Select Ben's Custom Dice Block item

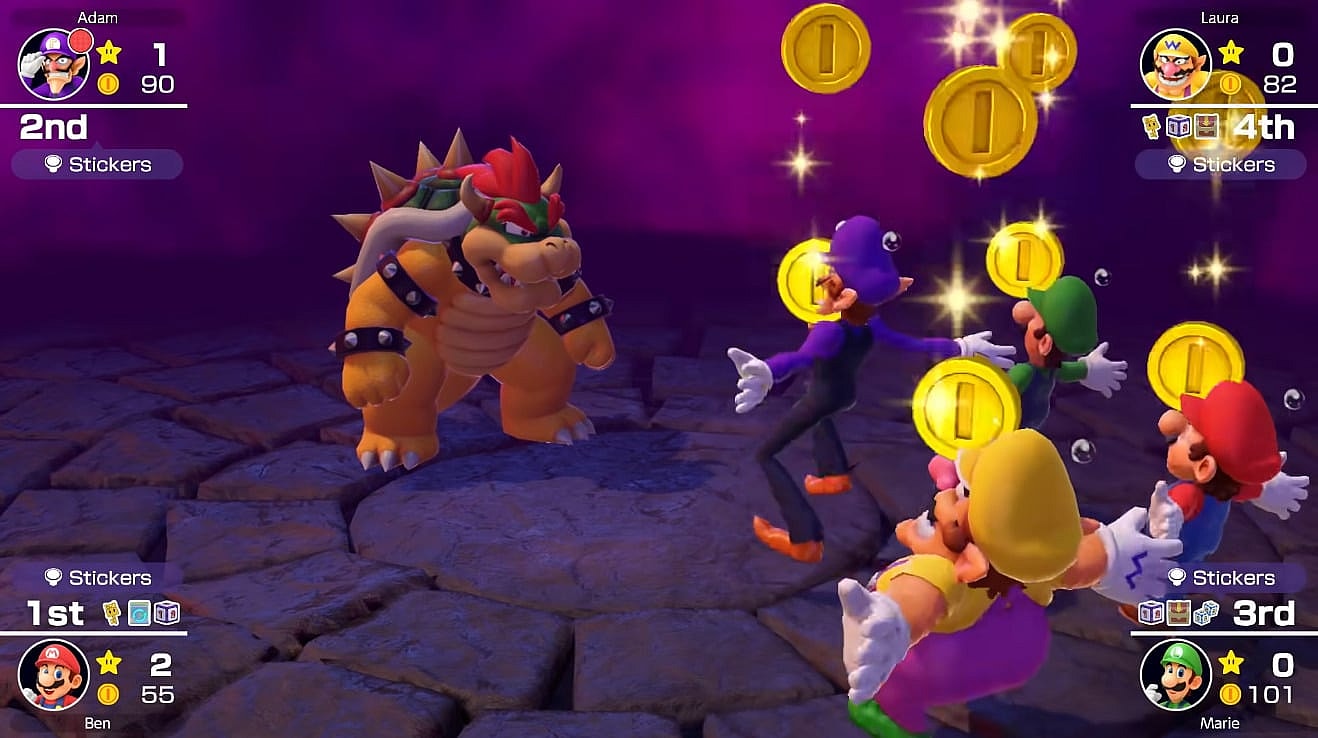click(x=166, y=612)
